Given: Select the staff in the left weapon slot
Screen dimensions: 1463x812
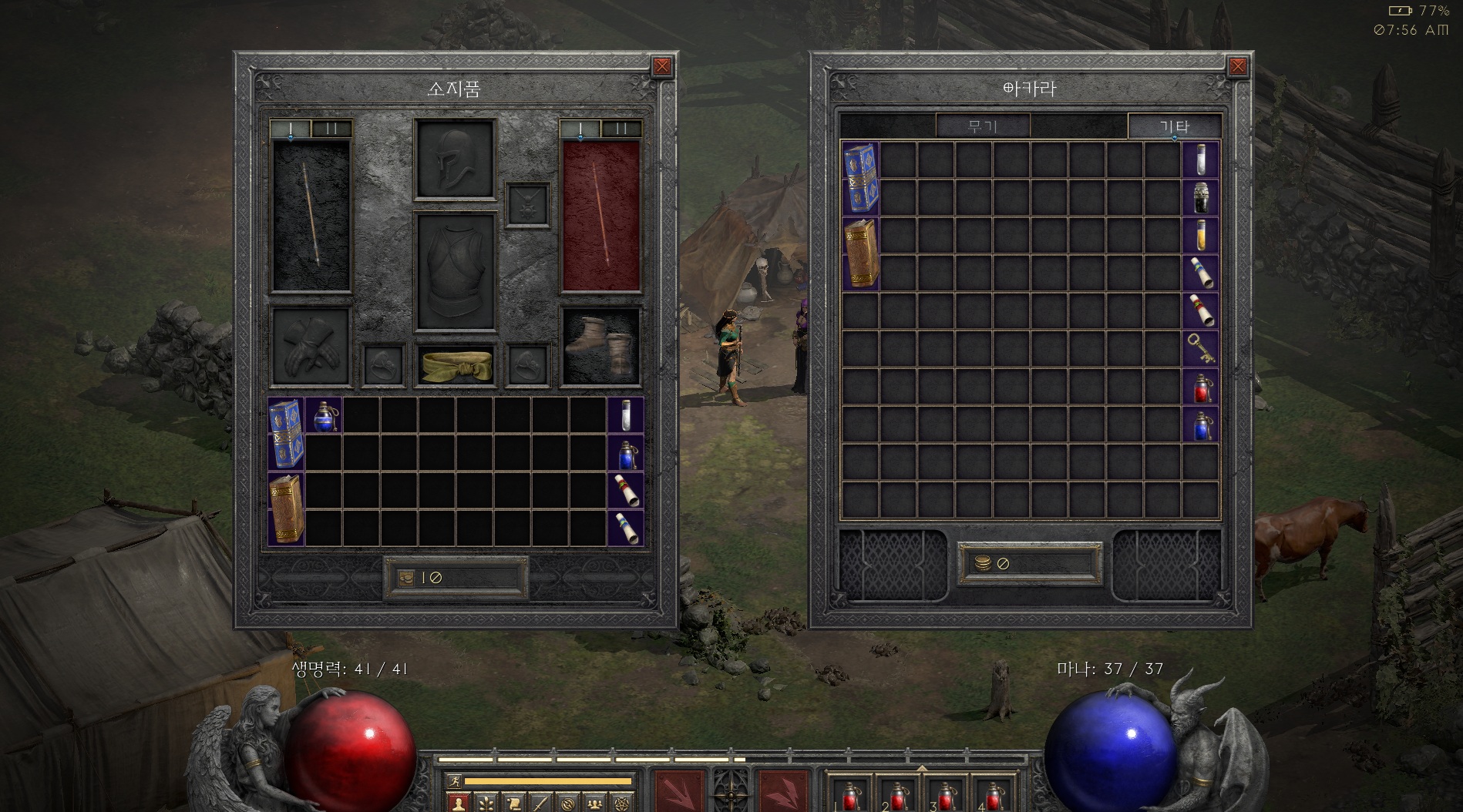Looking at the screenshot, I should pos(310,216).
